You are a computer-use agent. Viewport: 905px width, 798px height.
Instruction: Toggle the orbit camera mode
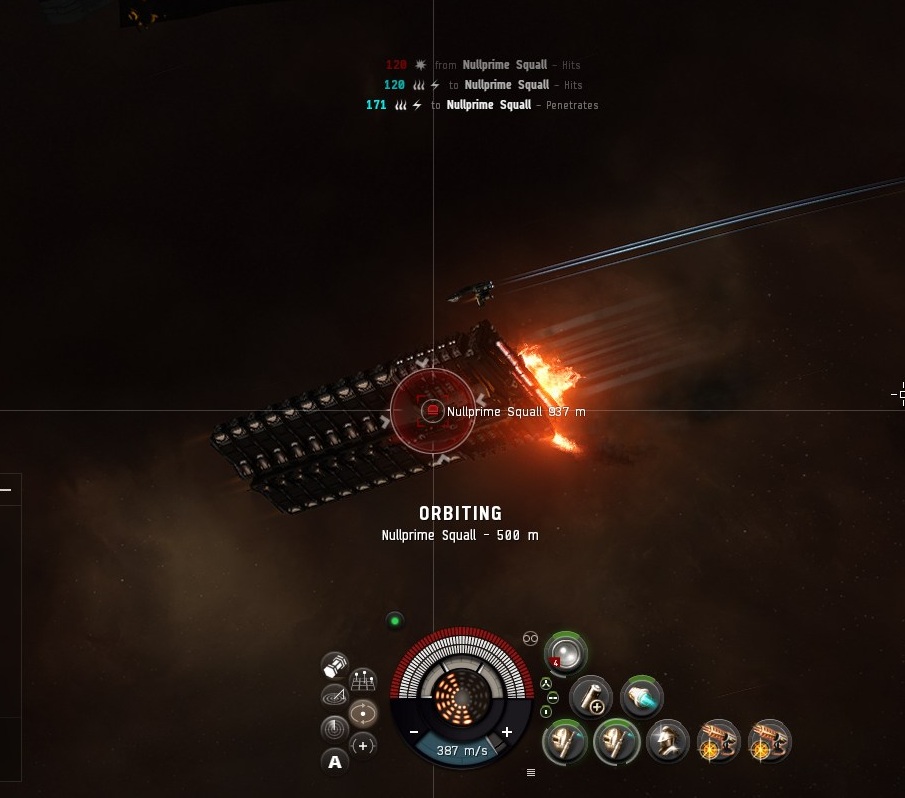[363, 713]
